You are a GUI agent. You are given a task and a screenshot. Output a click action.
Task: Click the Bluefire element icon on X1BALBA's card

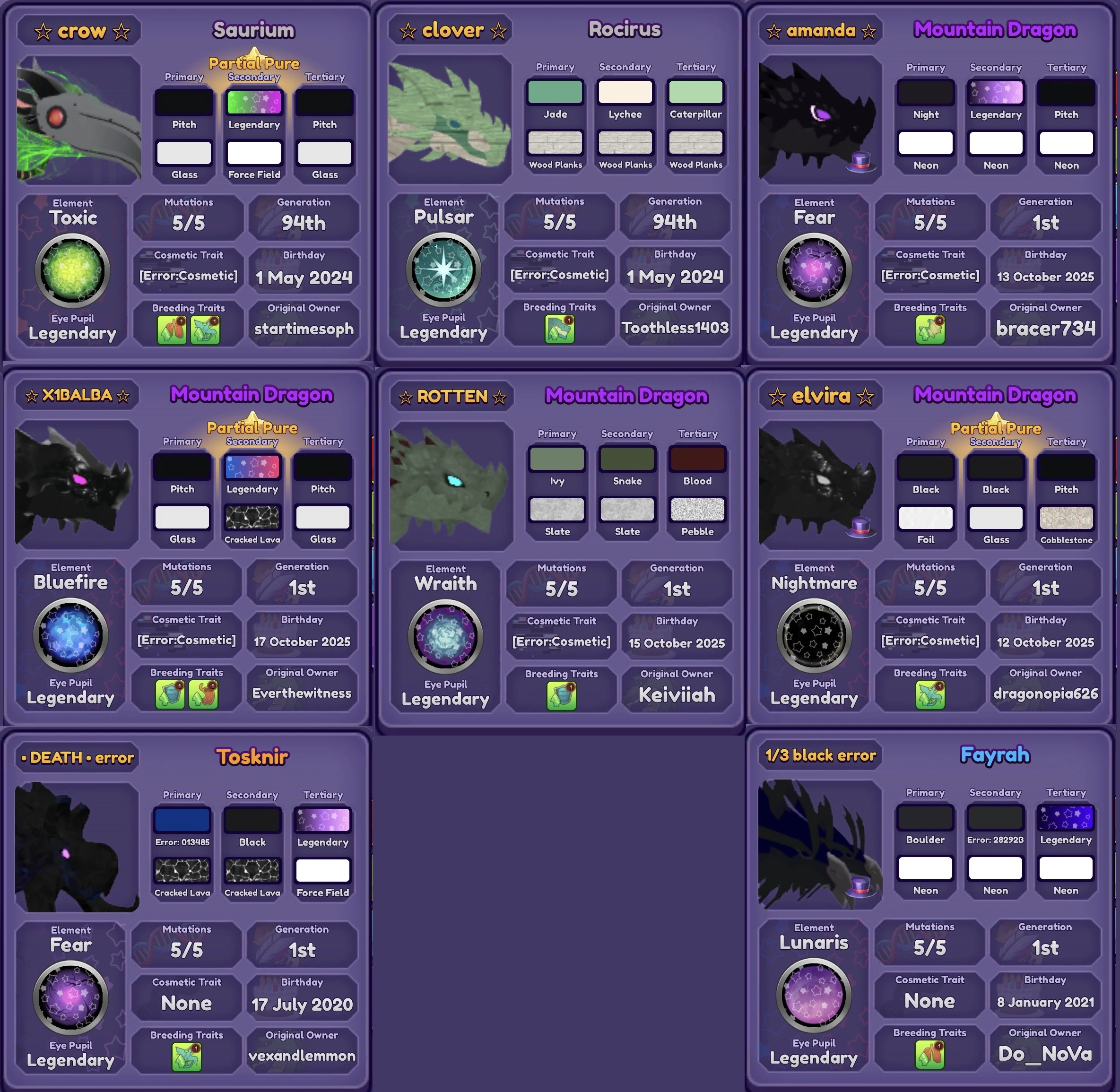(x=70, y=634)
